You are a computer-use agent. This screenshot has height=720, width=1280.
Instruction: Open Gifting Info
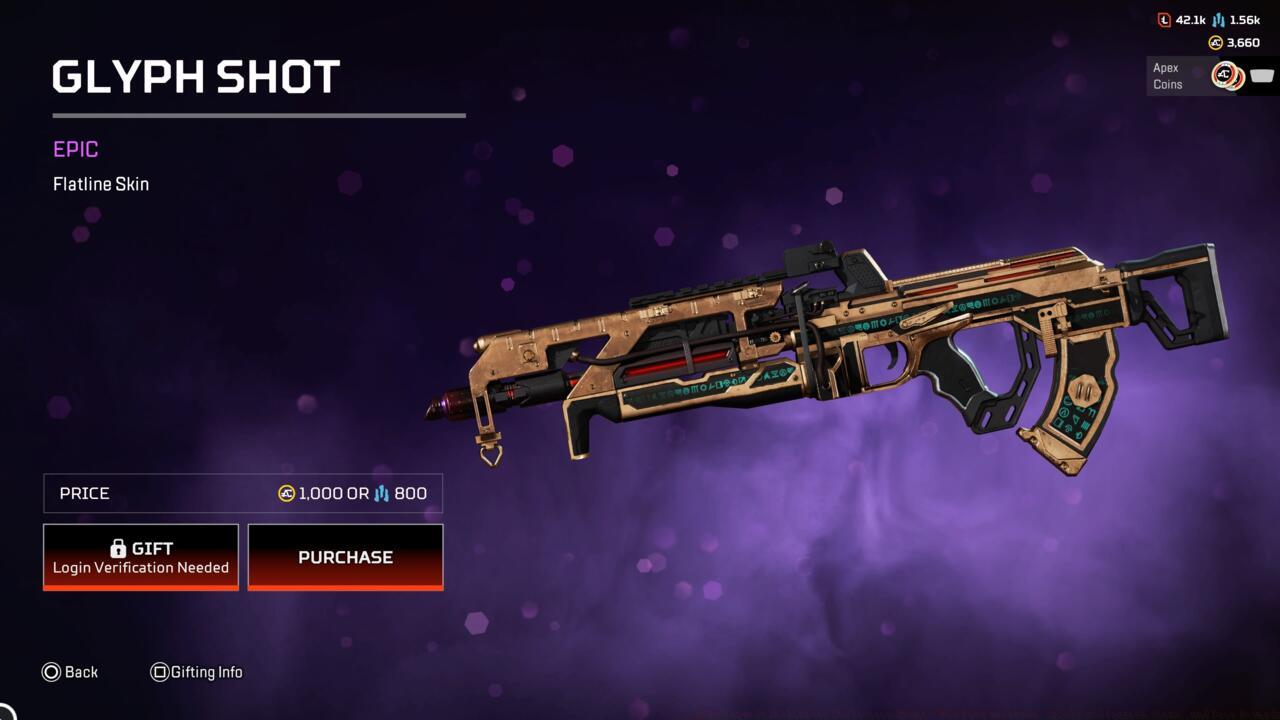pos(197,672)
